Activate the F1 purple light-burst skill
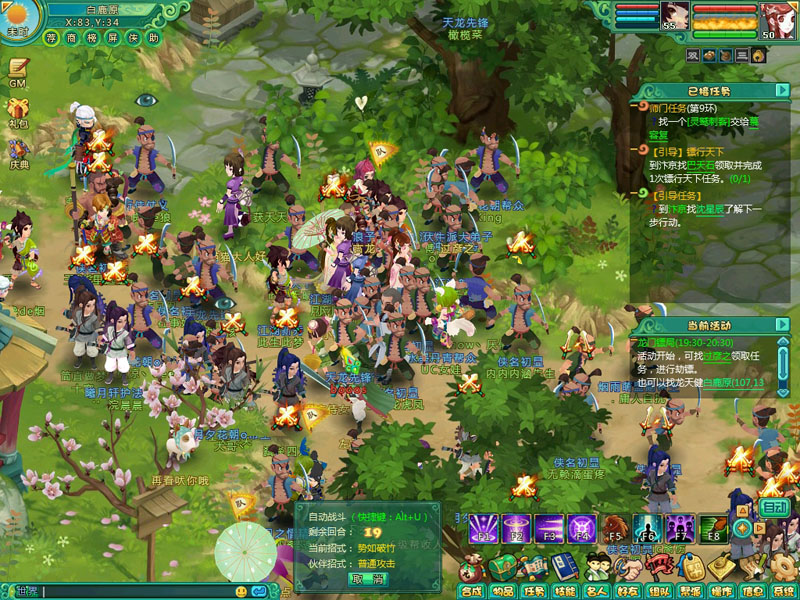Screen dimensions: 800x600 click(x=484, y=528)
